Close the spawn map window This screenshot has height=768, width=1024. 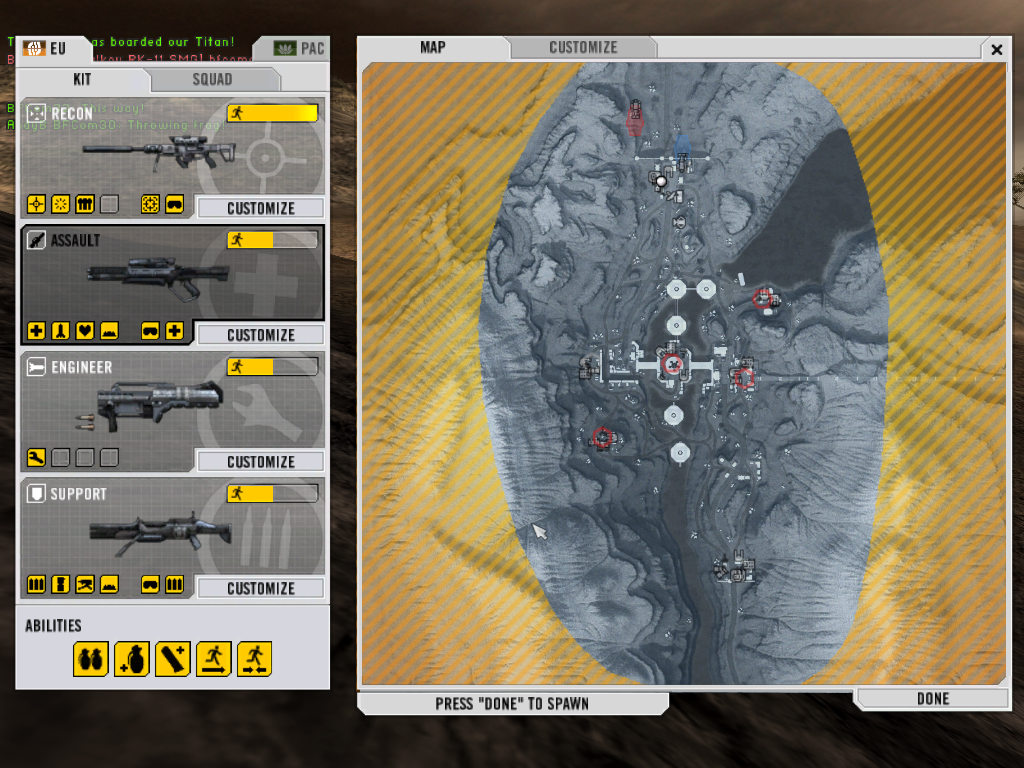tap(996, 49)
